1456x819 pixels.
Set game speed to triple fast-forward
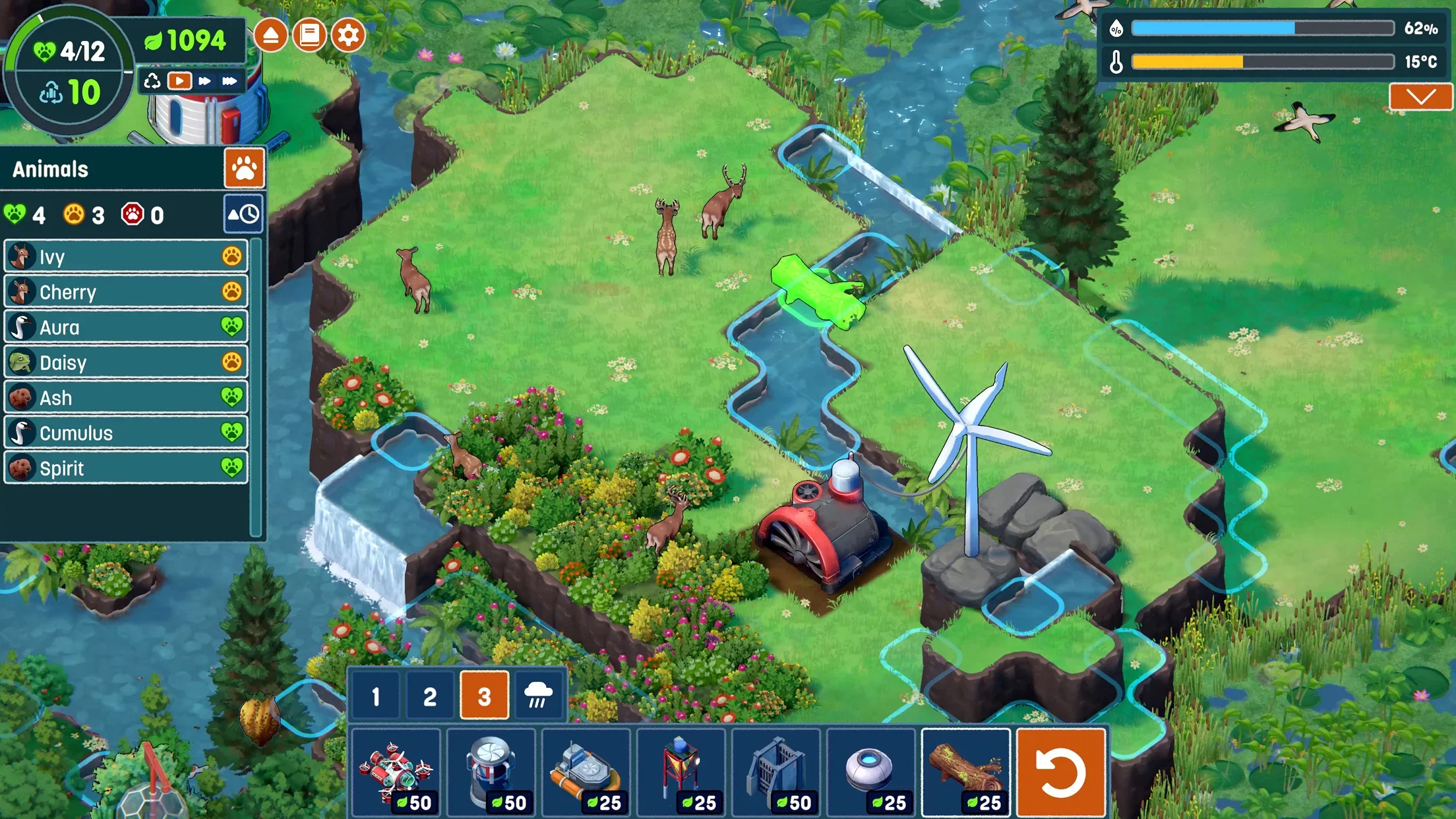(x=229, y=81)
